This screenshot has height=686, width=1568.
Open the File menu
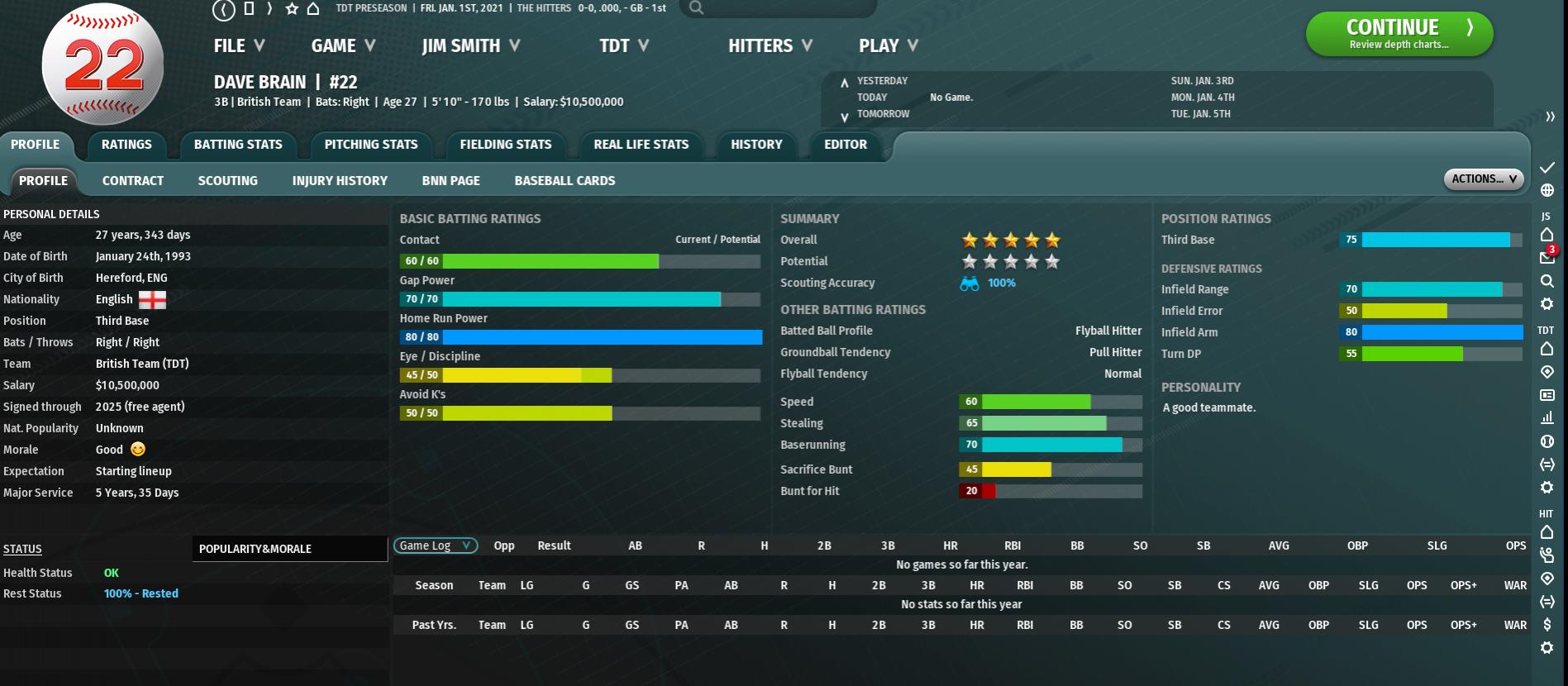click(x=239, y=46)
